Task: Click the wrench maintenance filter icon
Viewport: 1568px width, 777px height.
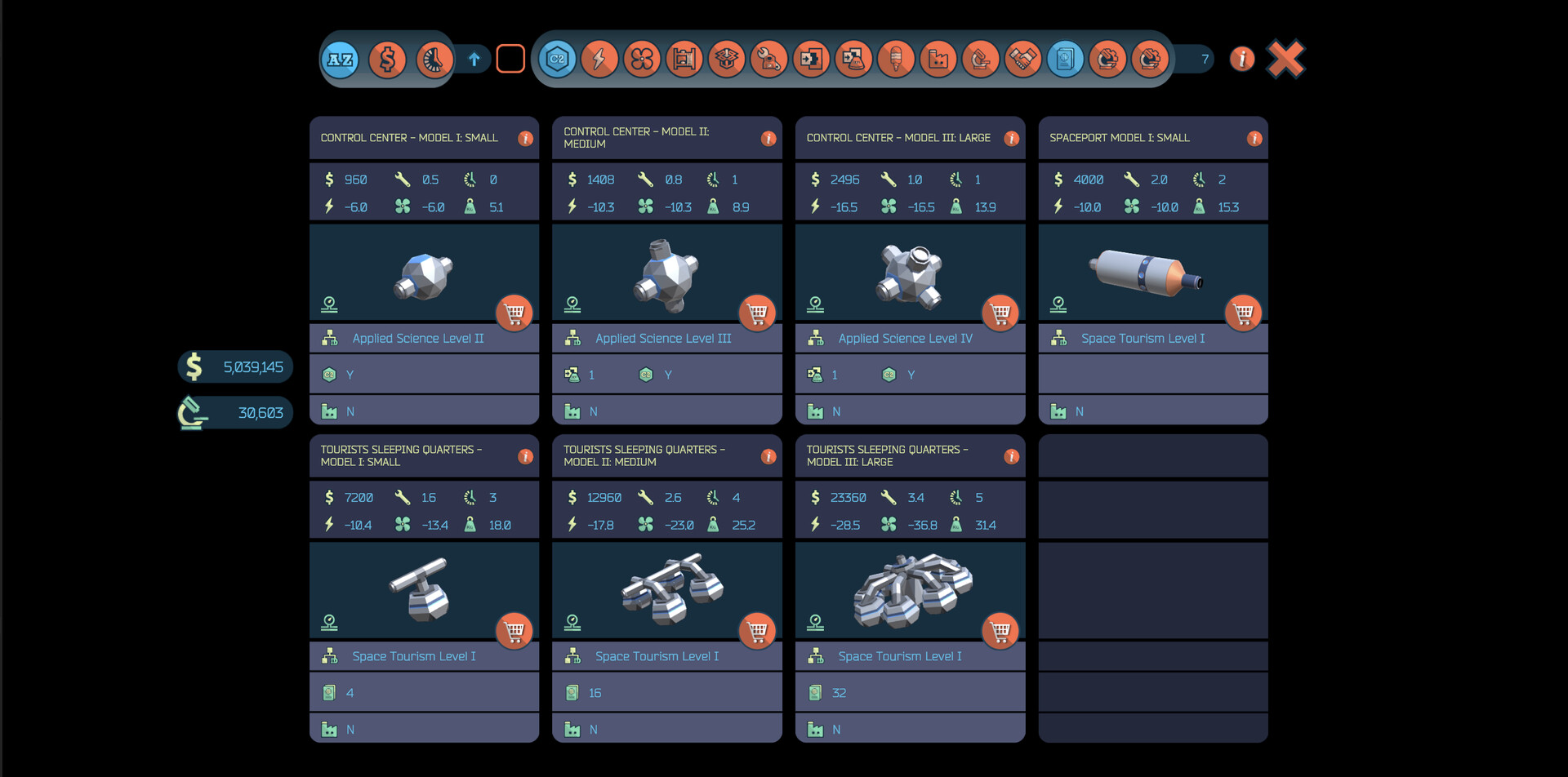Action: [x=770, y=59]
